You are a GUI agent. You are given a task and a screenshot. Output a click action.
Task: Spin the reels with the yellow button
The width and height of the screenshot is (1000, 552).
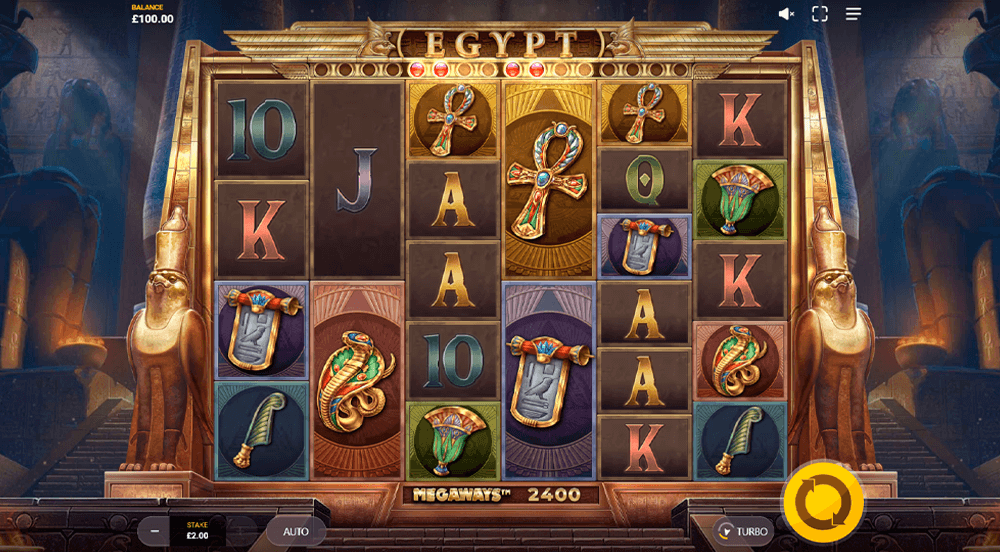click(822, 501)
